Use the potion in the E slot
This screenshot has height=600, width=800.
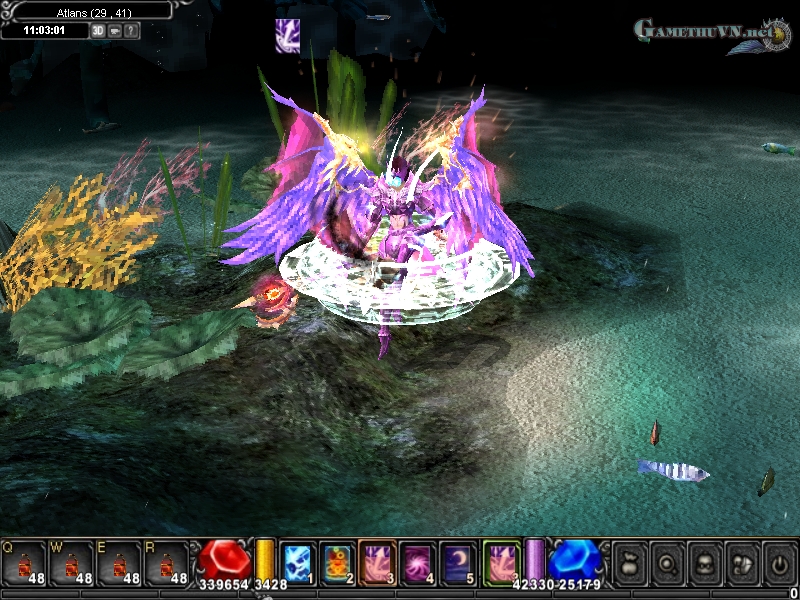(x=120, y=562)
